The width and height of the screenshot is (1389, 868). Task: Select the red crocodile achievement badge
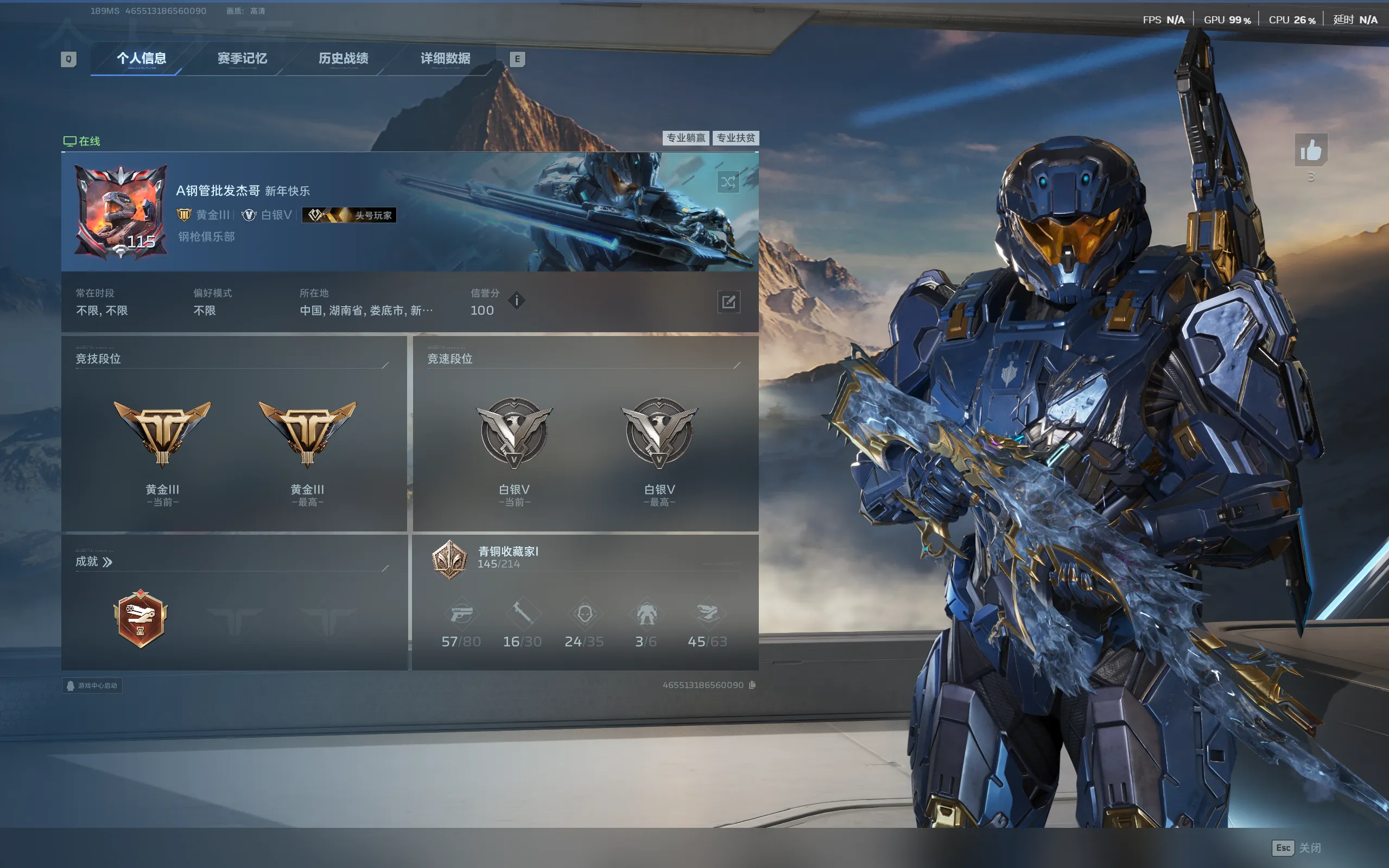point(141,619)
